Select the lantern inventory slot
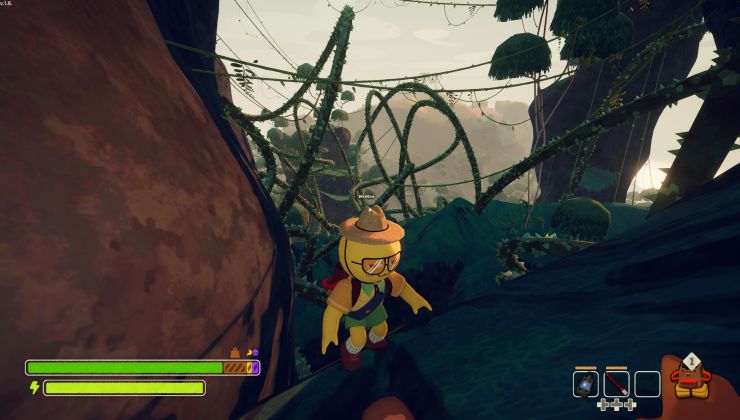Screen dimensions: 740x420 point(586,384)
